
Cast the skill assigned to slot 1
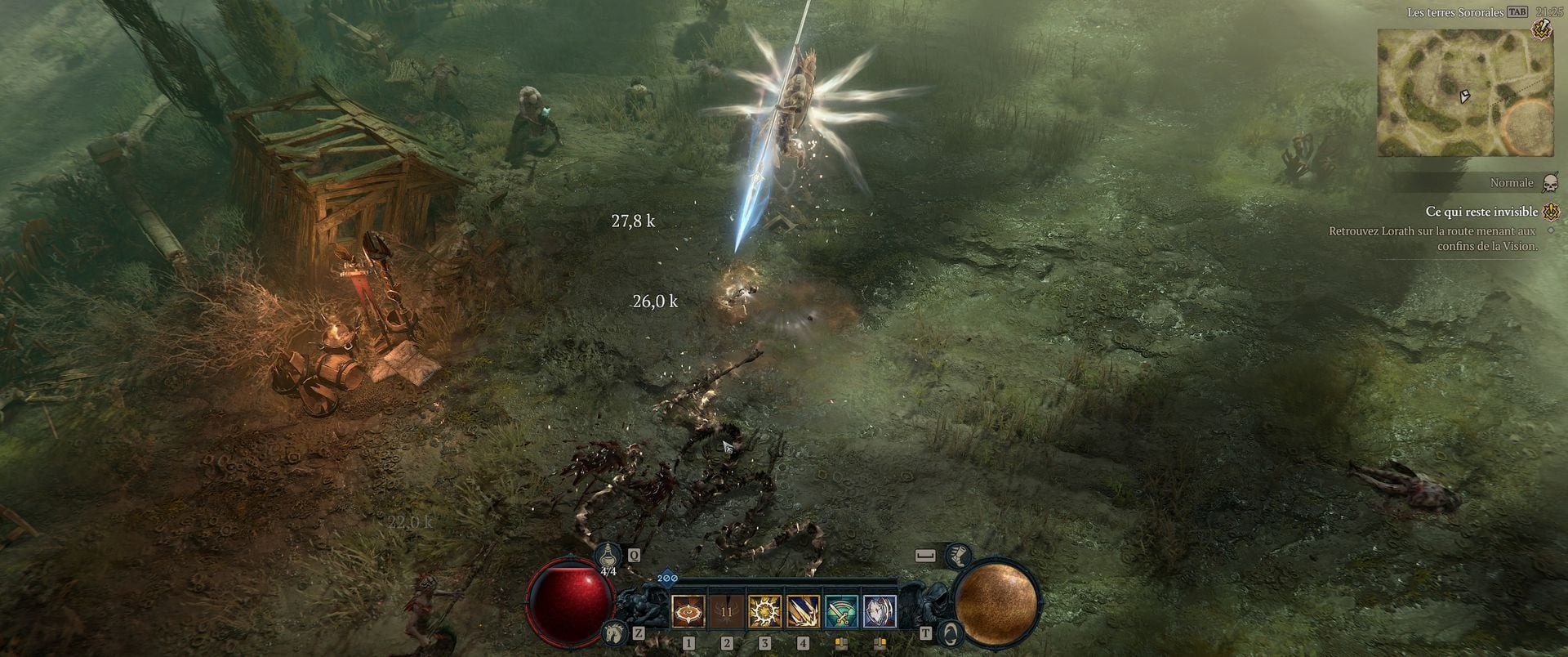tap(688, 611)
